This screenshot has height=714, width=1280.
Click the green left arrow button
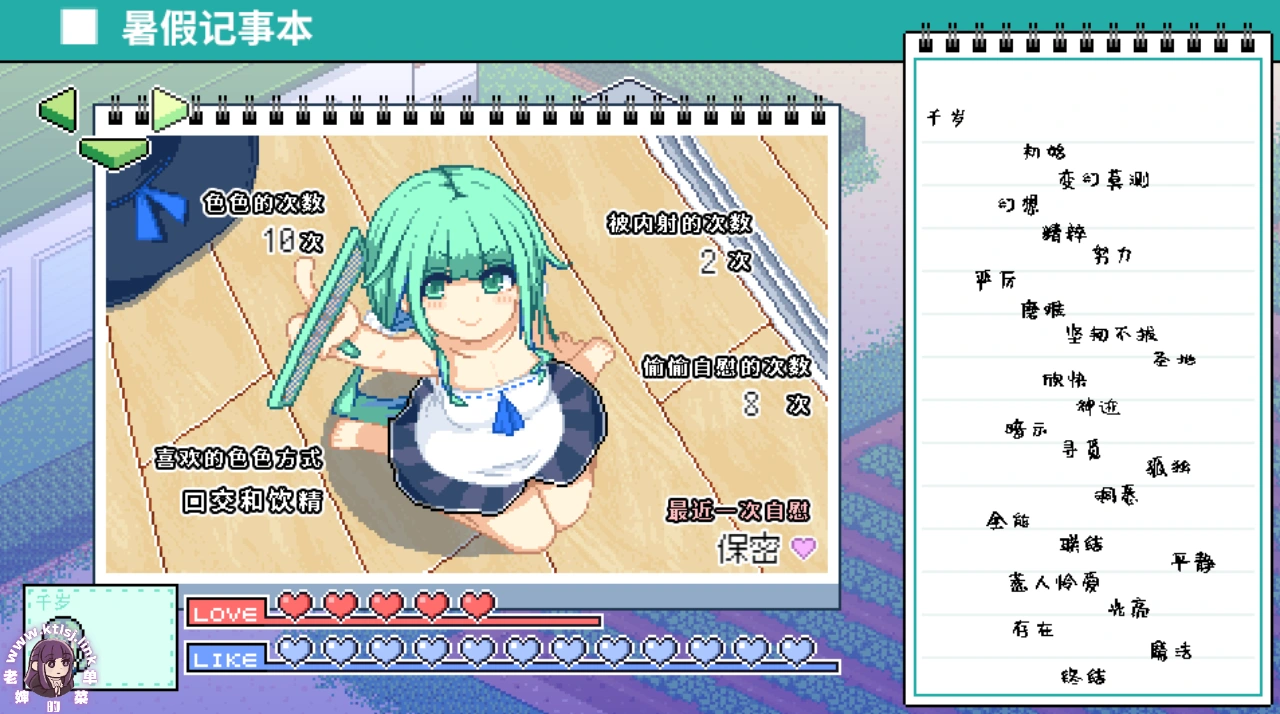point(58,109)
